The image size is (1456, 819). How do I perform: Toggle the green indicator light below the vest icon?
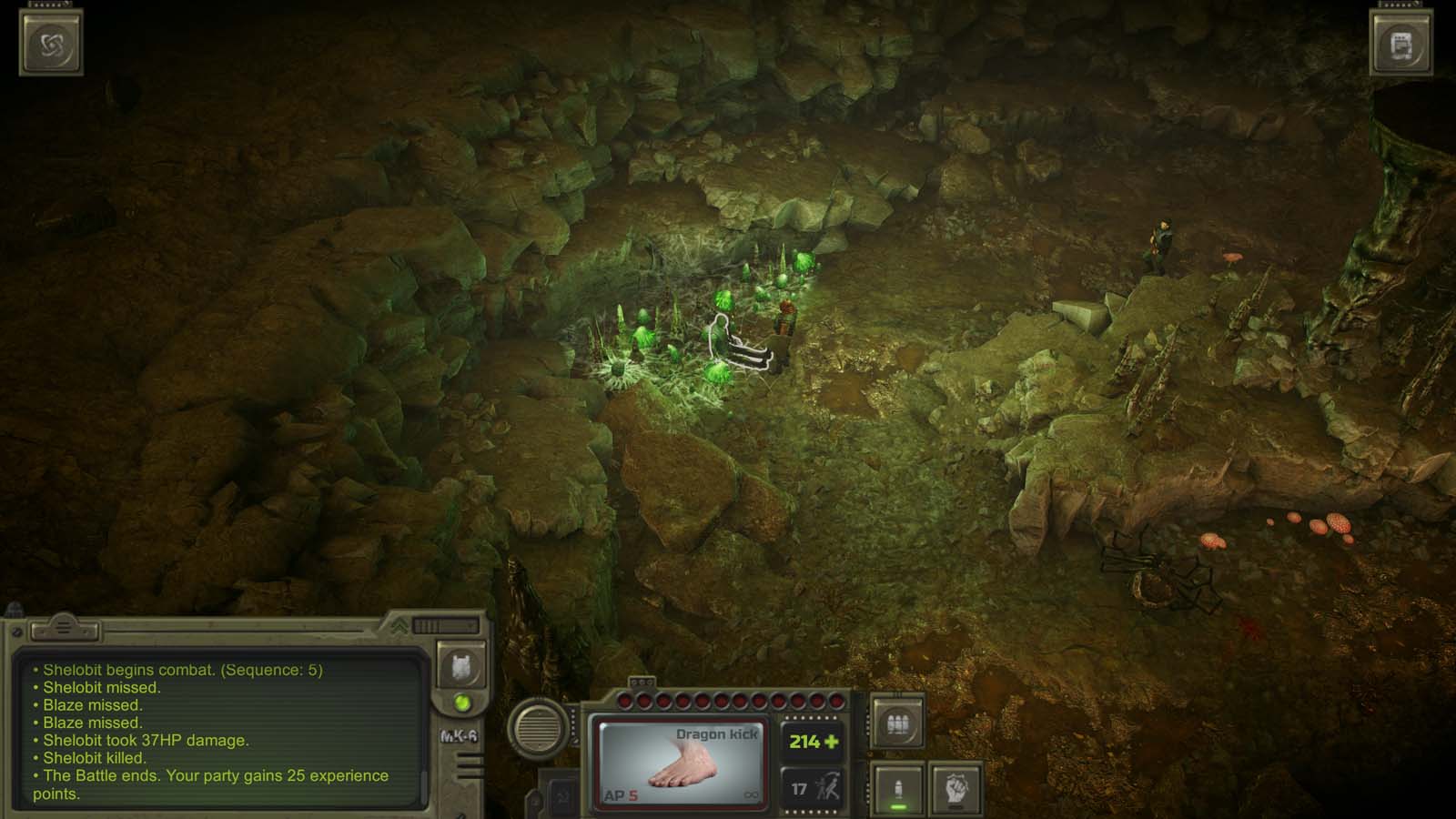[461, 703]
